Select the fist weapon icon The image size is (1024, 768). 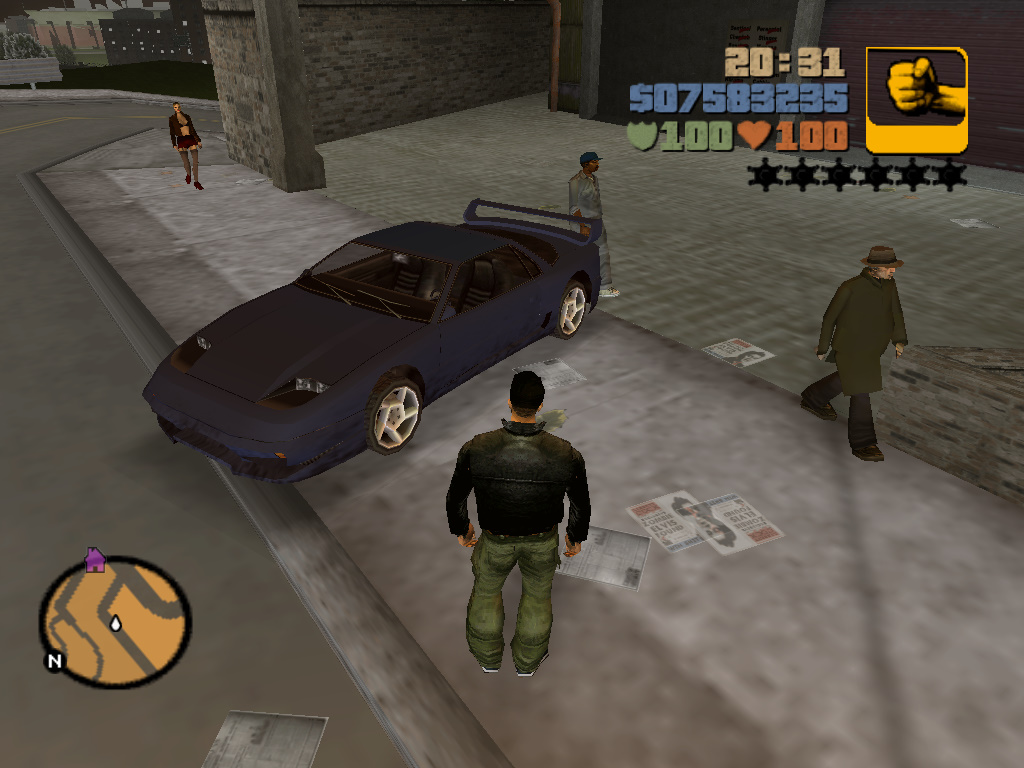916,100
